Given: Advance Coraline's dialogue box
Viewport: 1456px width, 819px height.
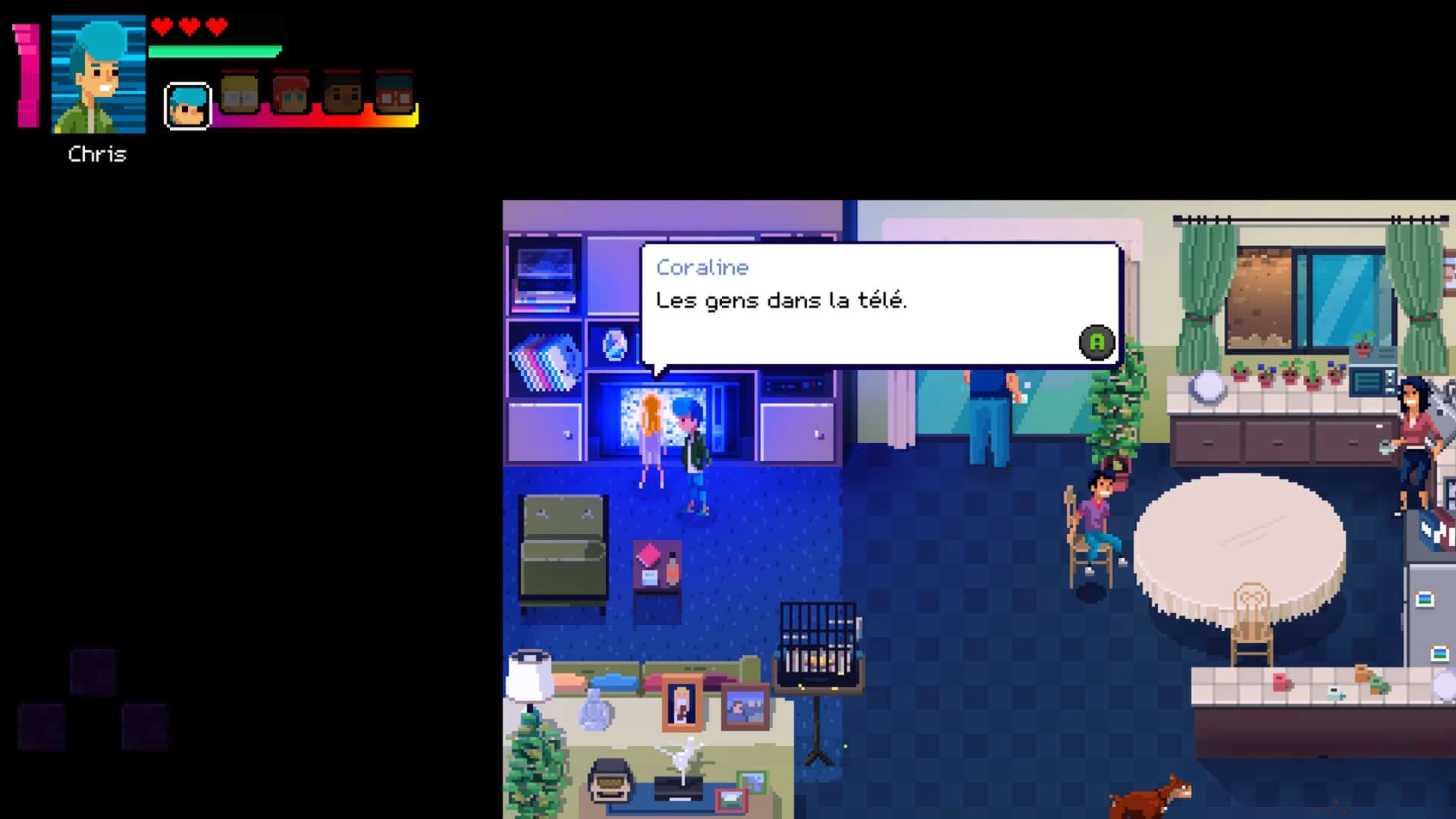Looking at the screenshot, I should point(1097,342).
